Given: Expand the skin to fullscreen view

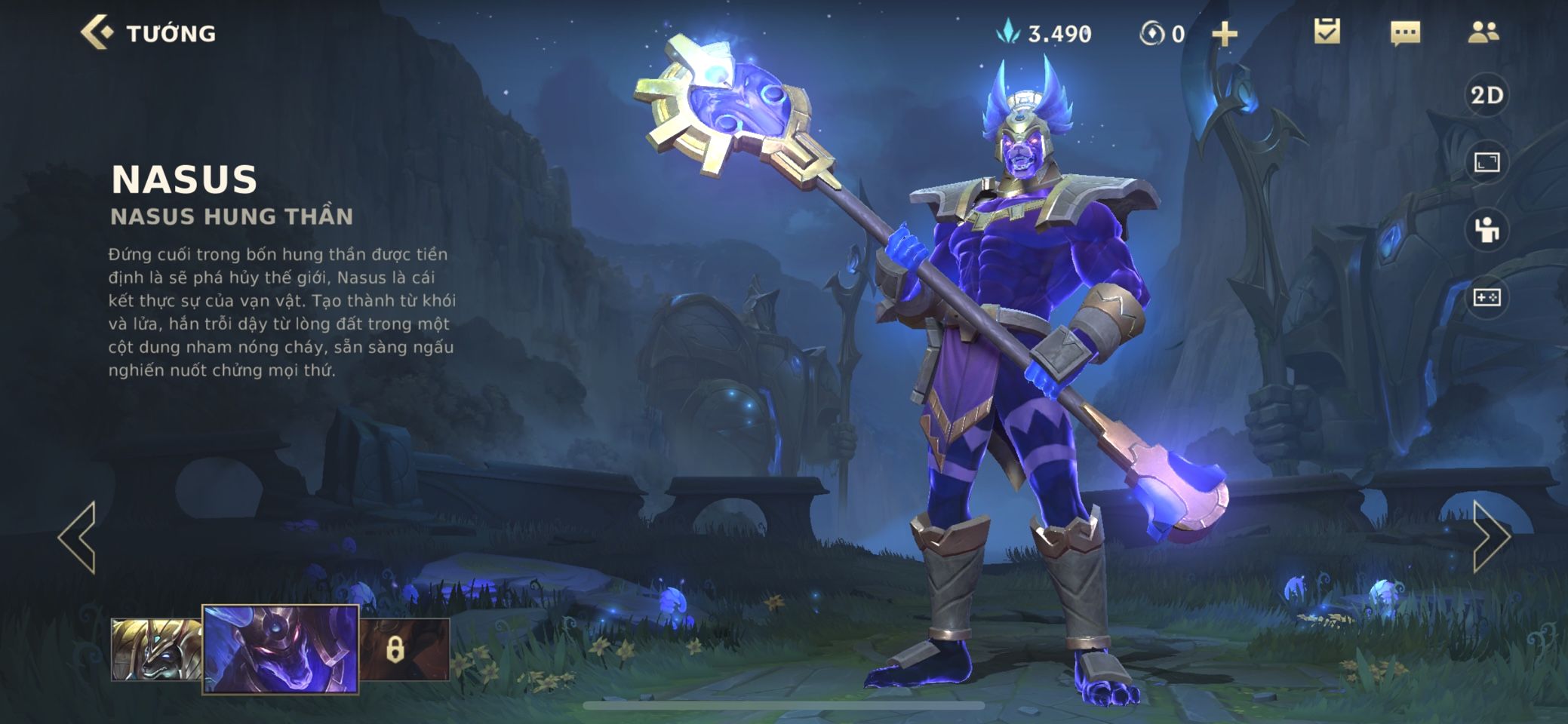Looking at the screenshot, I should coord(1487,162).
